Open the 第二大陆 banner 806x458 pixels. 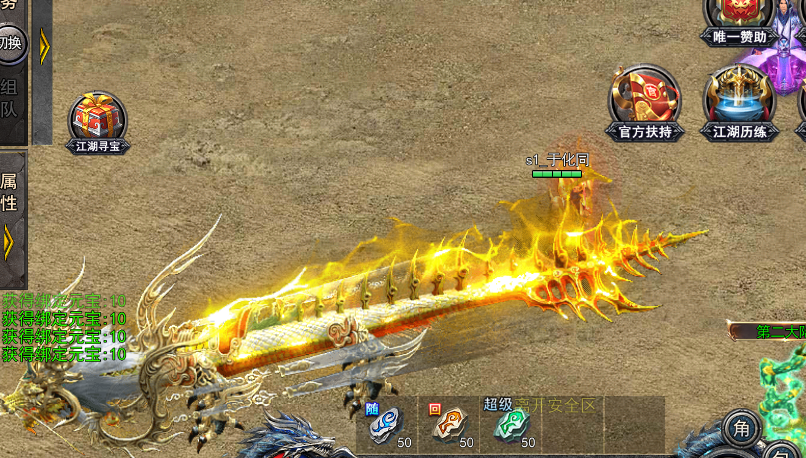(772, 331)
